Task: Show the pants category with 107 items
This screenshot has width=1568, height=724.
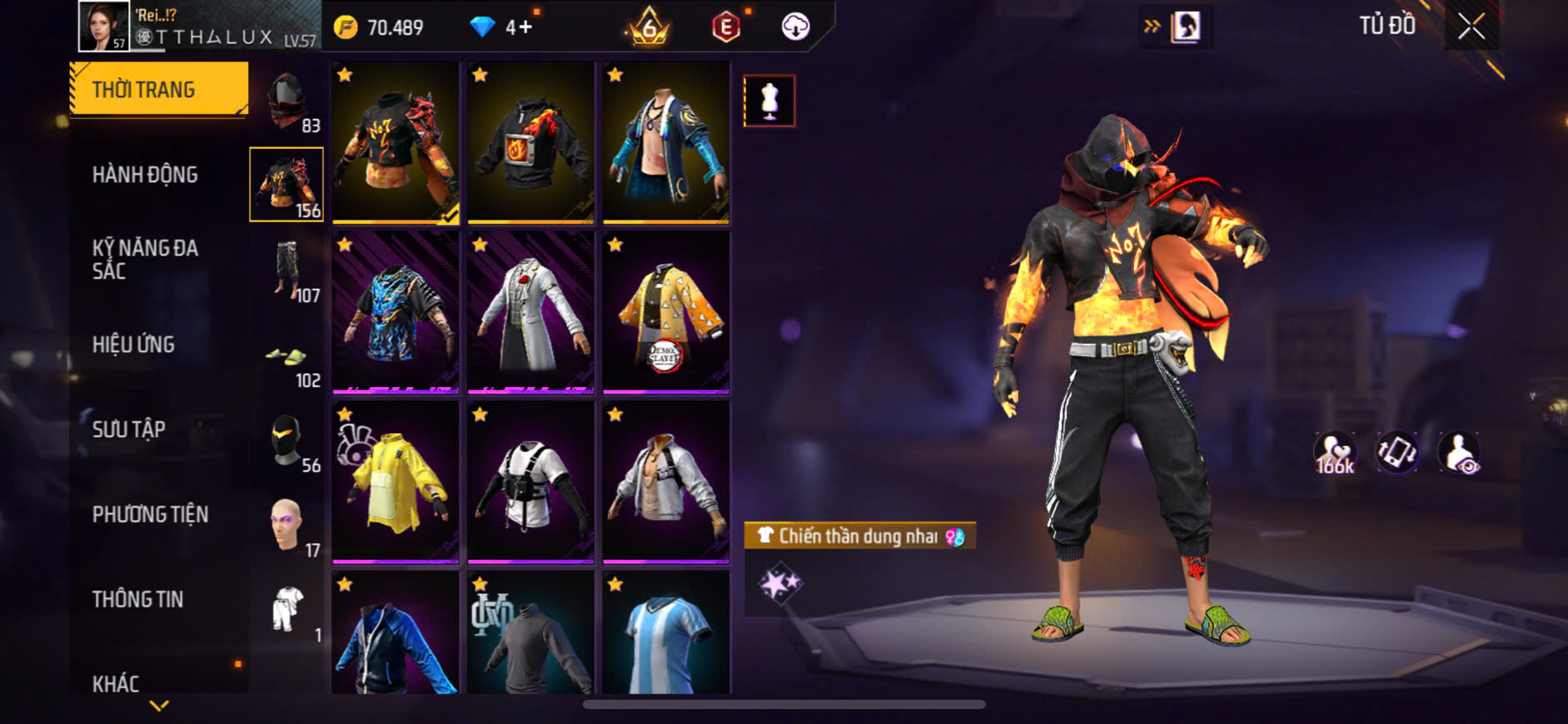Action: click(x=287, y=270)
